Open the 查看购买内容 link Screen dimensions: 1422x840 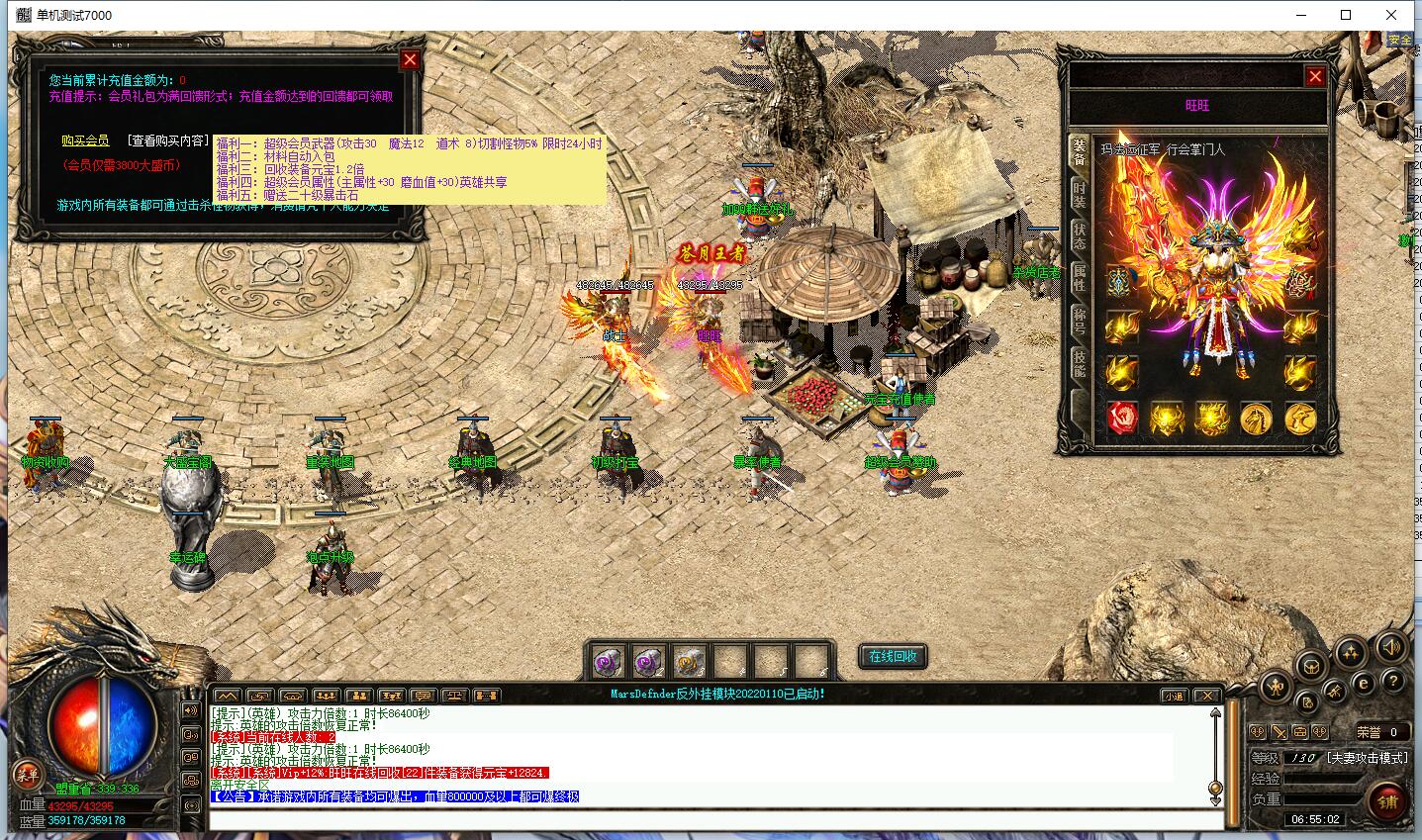(167, 141)
